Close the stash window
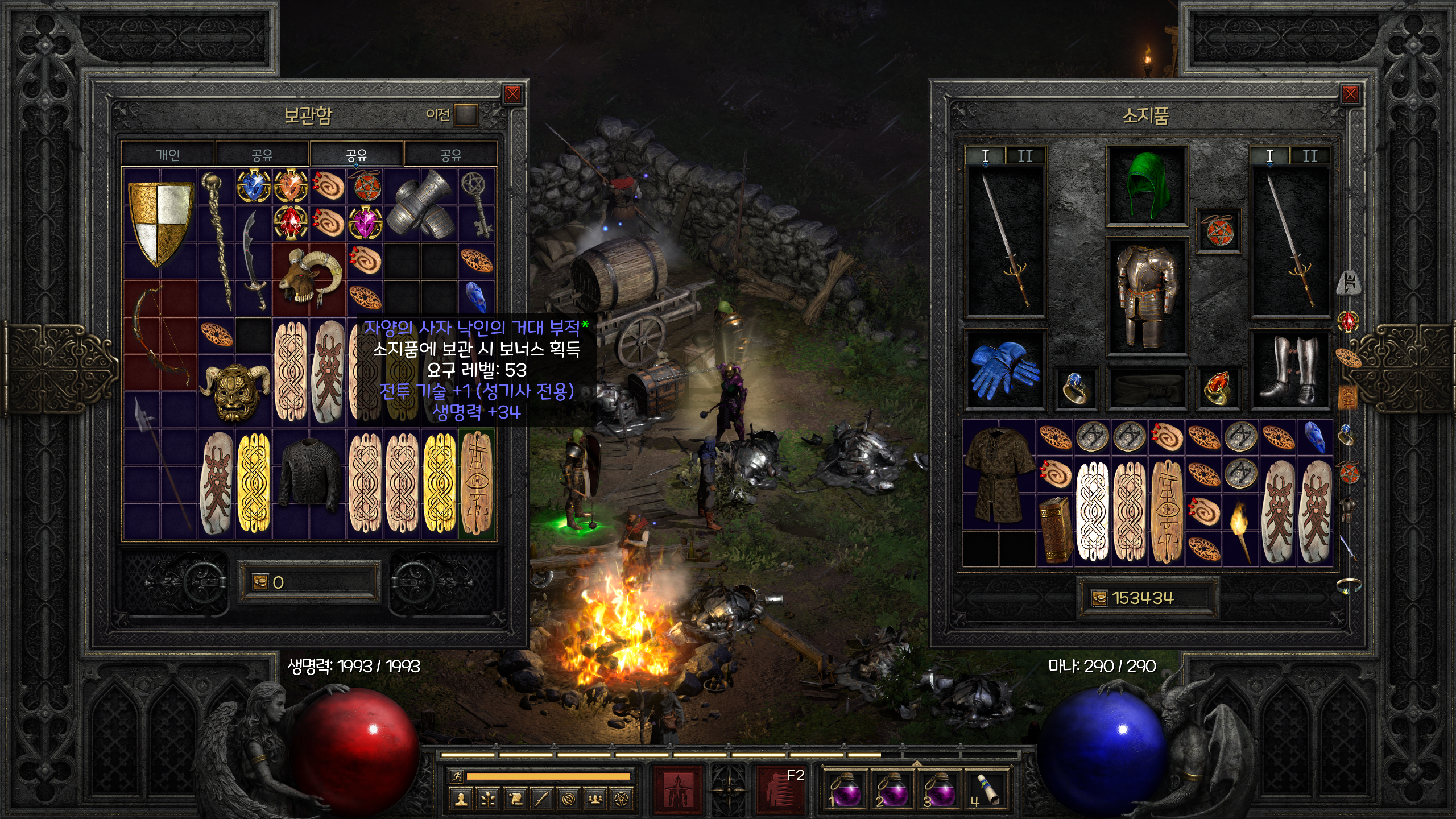This screenshot has height=819, width=1456. tap(512, 94)
